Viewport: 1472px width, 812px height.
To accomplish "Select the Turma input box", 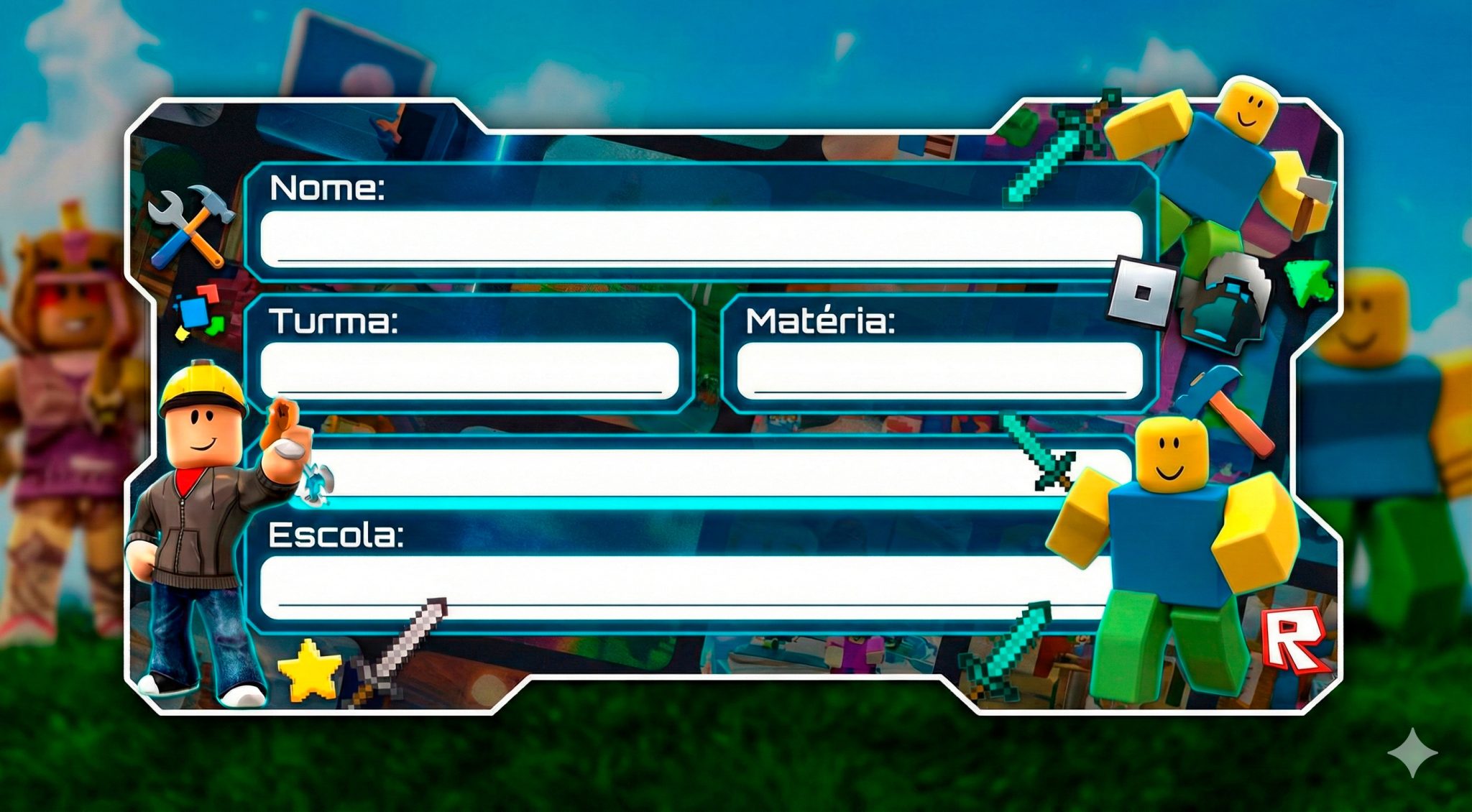I will click(469, 370).
